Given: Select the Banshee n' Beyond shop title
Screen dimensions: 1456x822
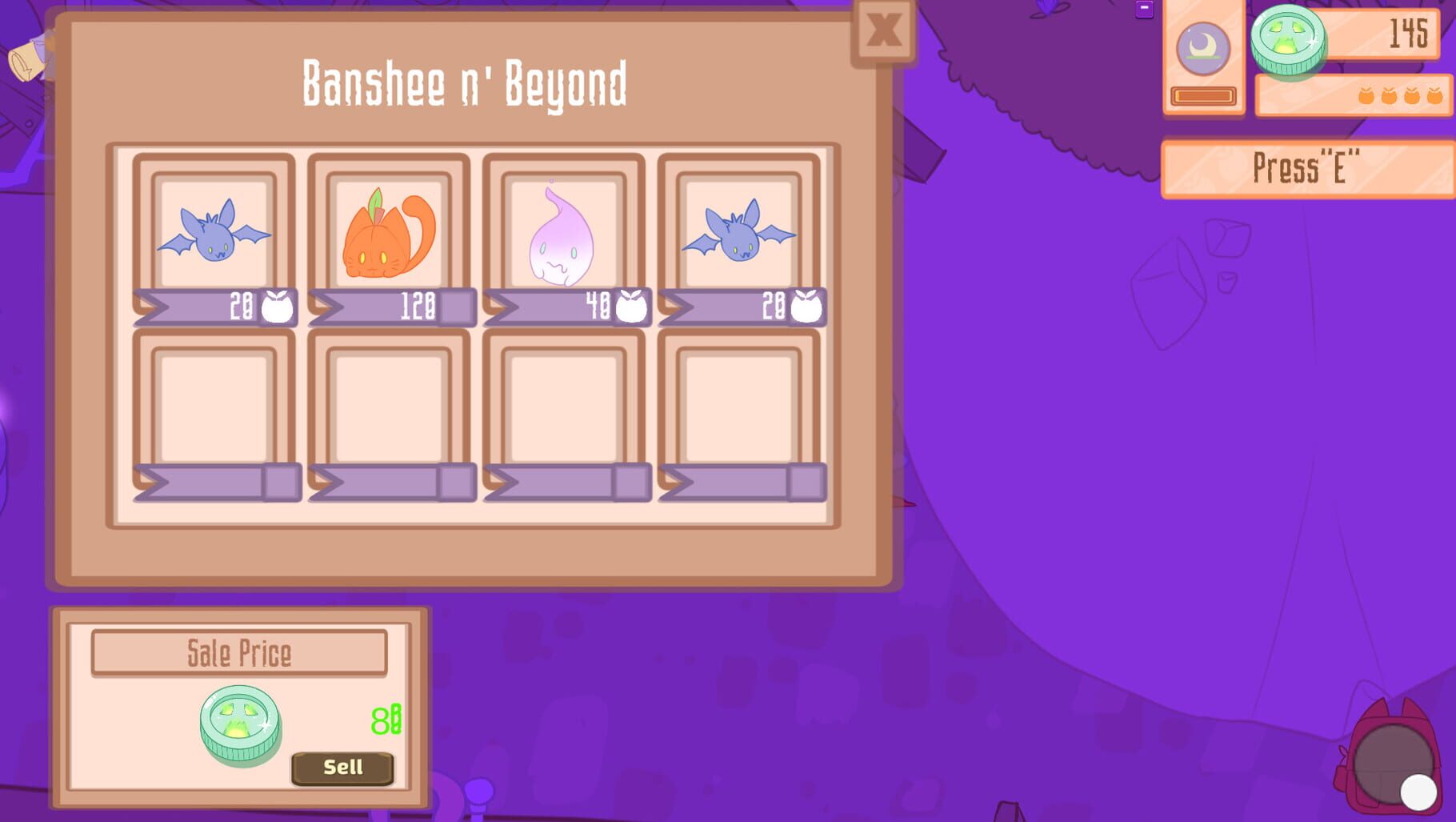Looking at the screenshot, I should tap(464, 84).
